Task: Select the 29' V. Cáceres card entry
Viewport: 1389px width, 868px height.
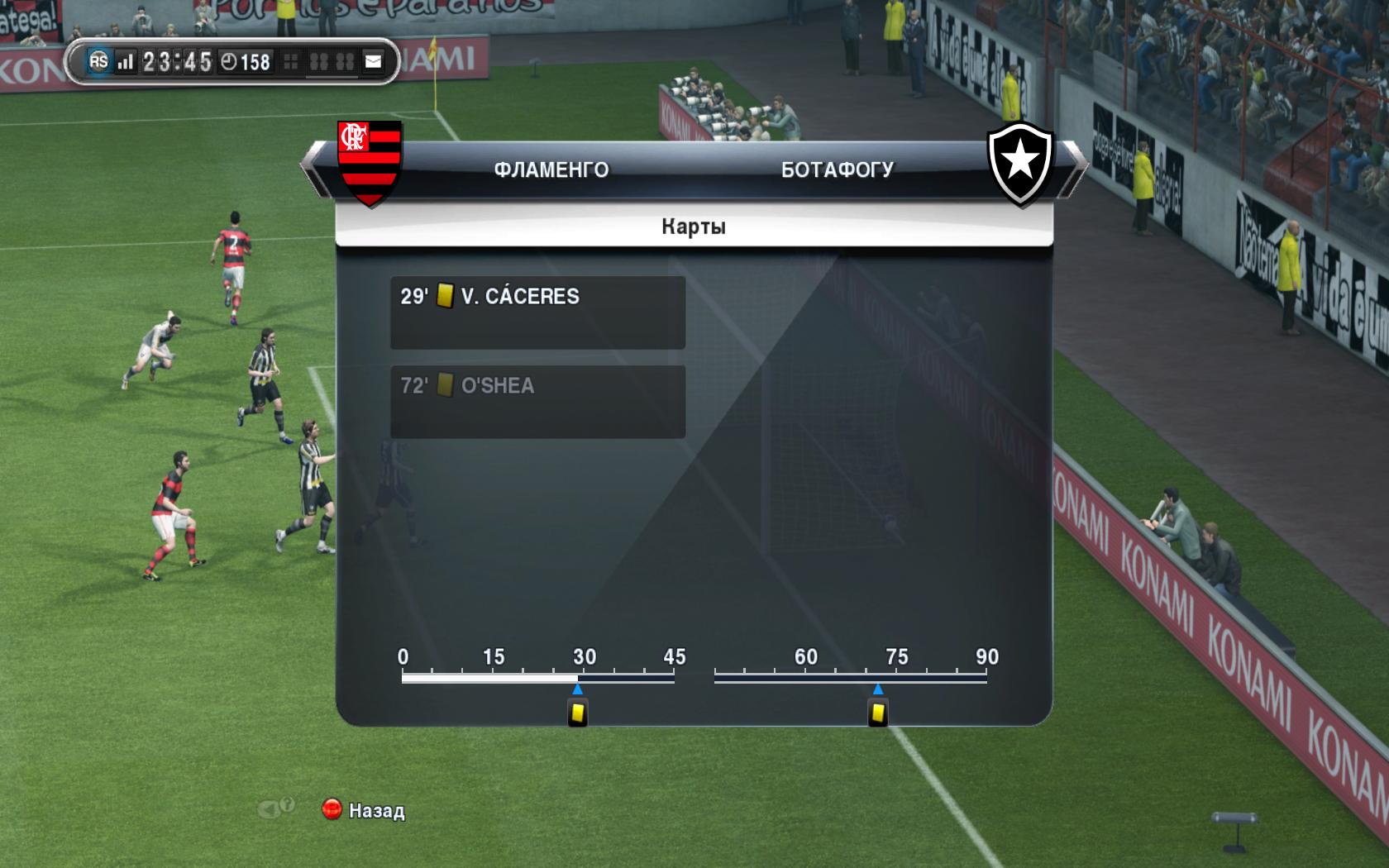Action: (537, 312)
